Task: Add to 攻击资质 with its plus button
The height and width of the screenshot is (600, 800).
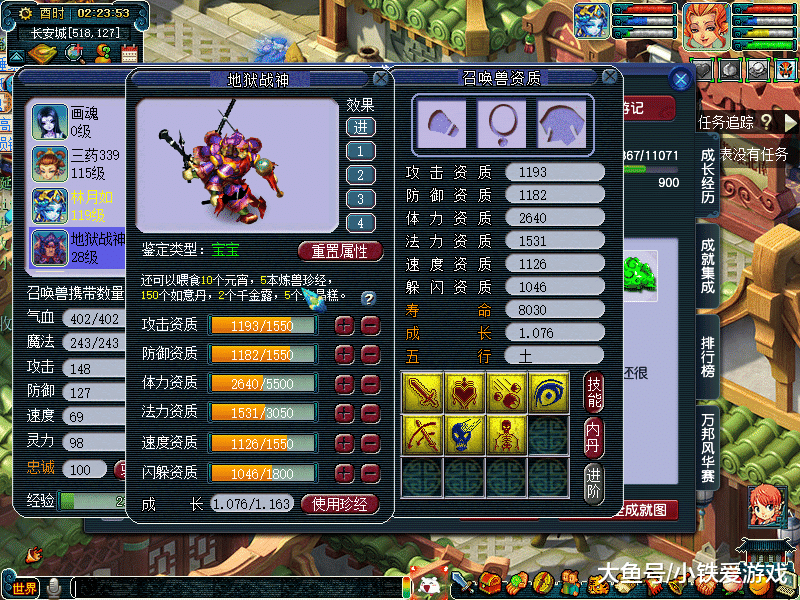Action: click(344, 325)
